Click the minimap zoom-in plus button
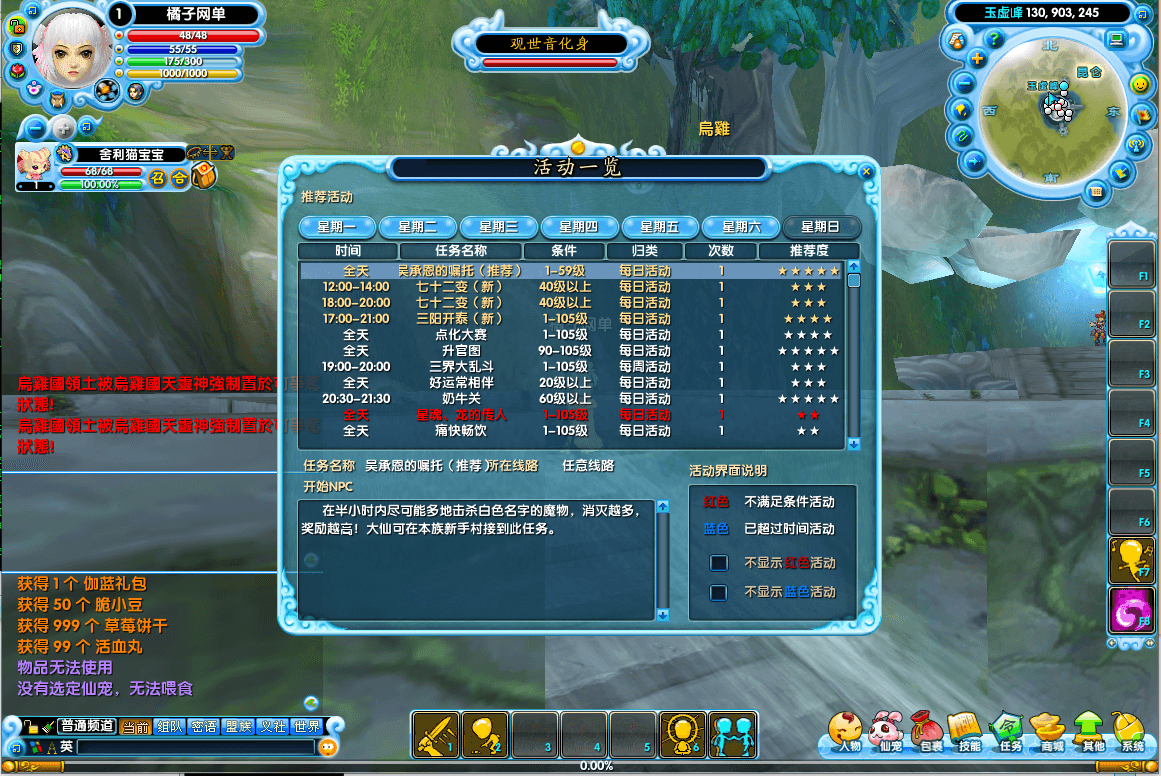Screen dimensions: 1161x776 click(978, 59)
